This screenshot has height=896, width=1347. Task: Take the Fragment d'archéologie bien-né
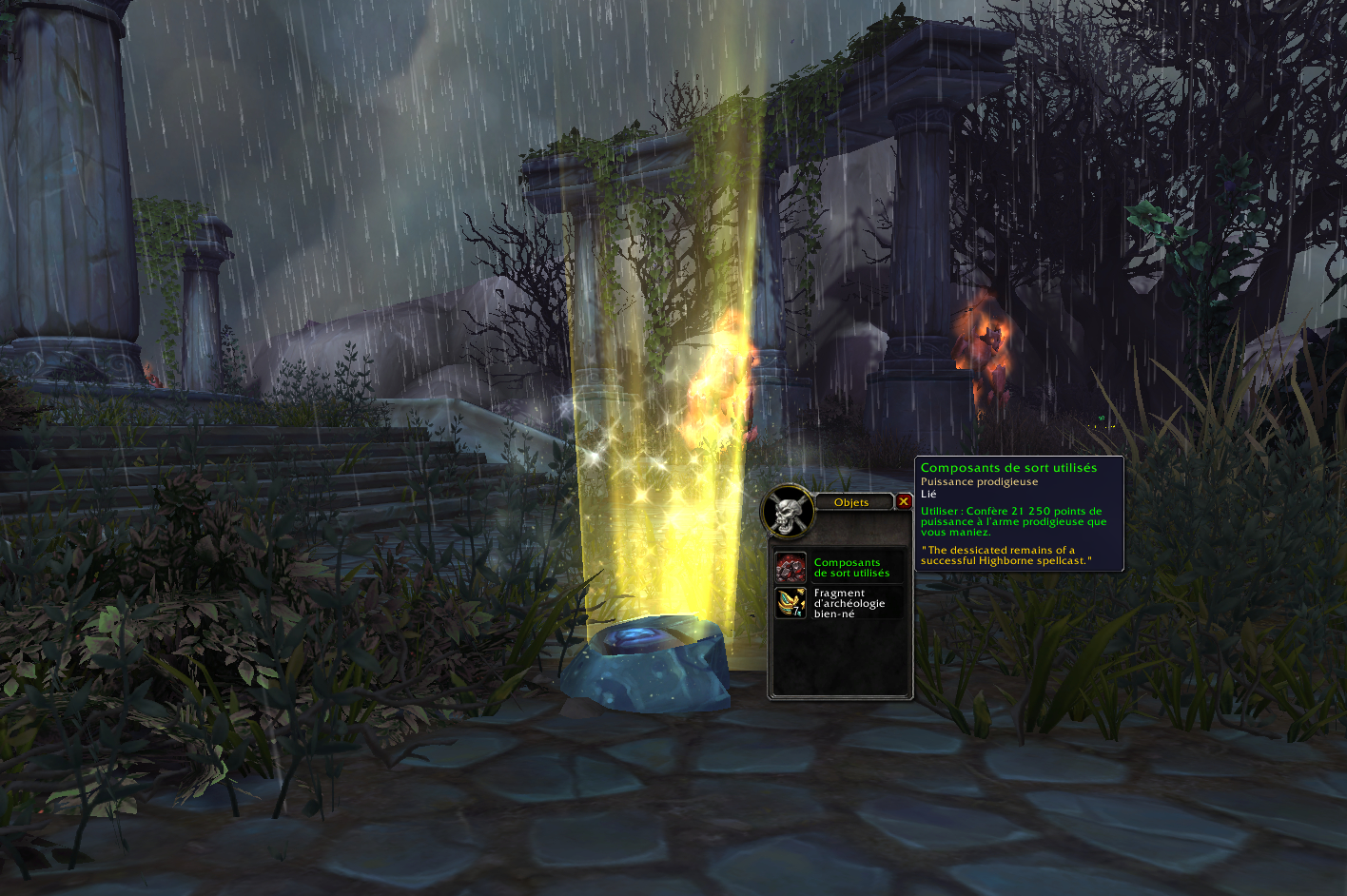pyautogui.click(x=791, y=603)
